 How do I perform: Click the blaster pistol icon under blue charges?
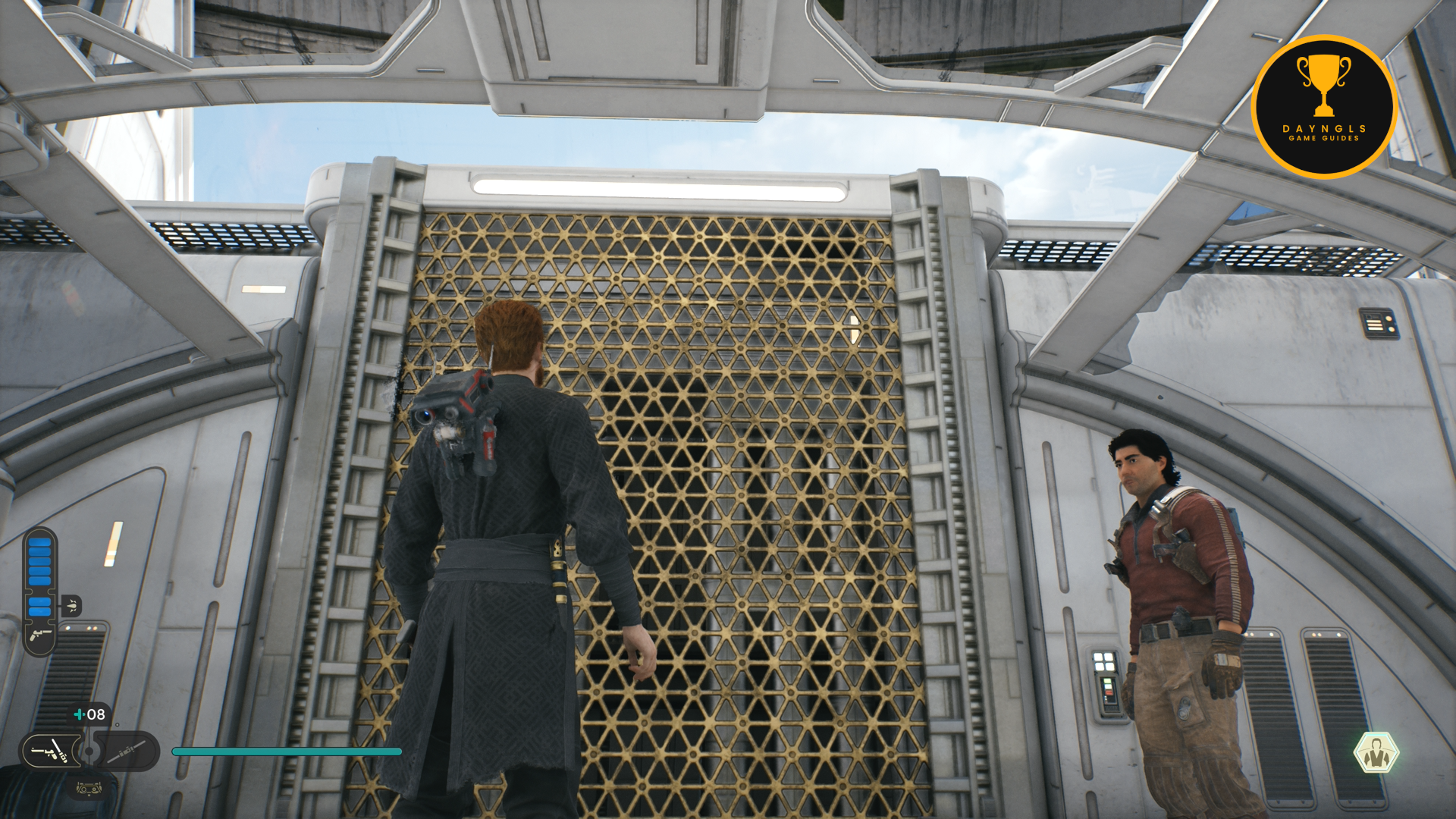[40, 635]
